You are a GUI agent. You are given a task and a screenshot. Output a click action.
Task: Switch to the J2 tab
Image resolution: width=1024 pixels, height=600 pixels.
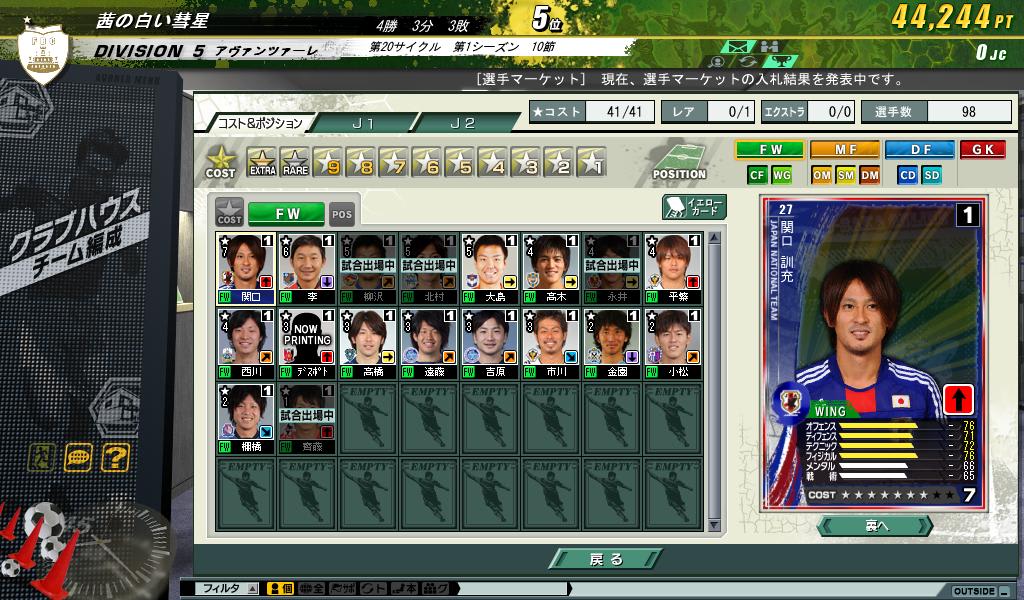pos(462,123)
